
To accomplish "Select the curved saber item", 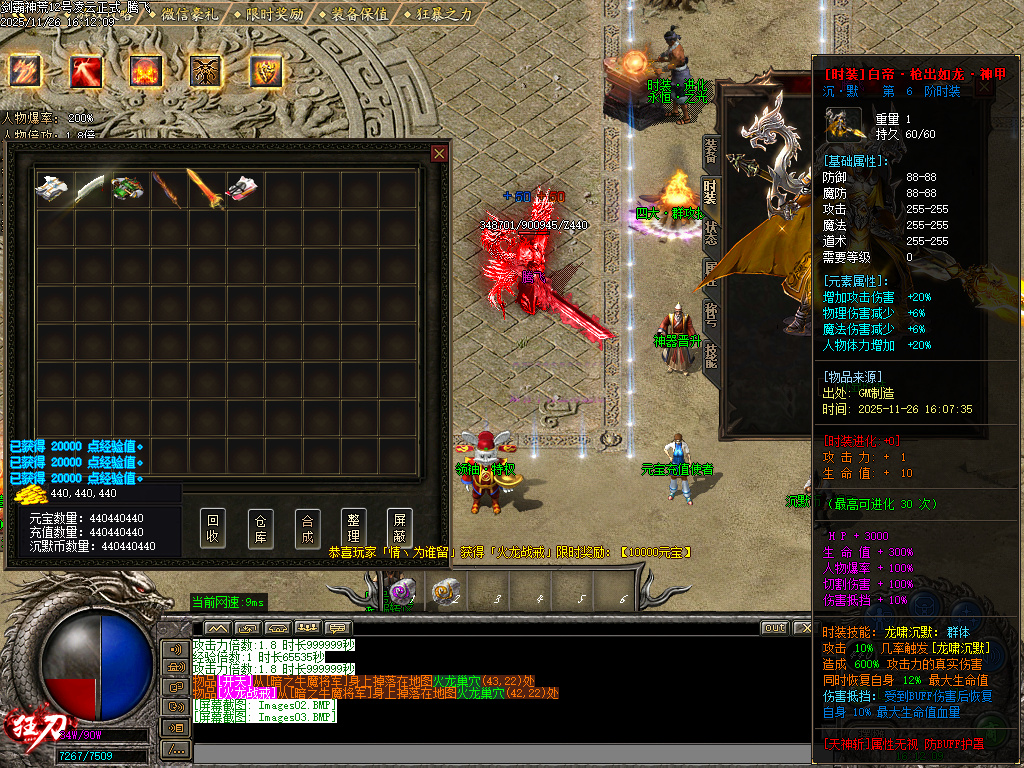I will point(90,188).
